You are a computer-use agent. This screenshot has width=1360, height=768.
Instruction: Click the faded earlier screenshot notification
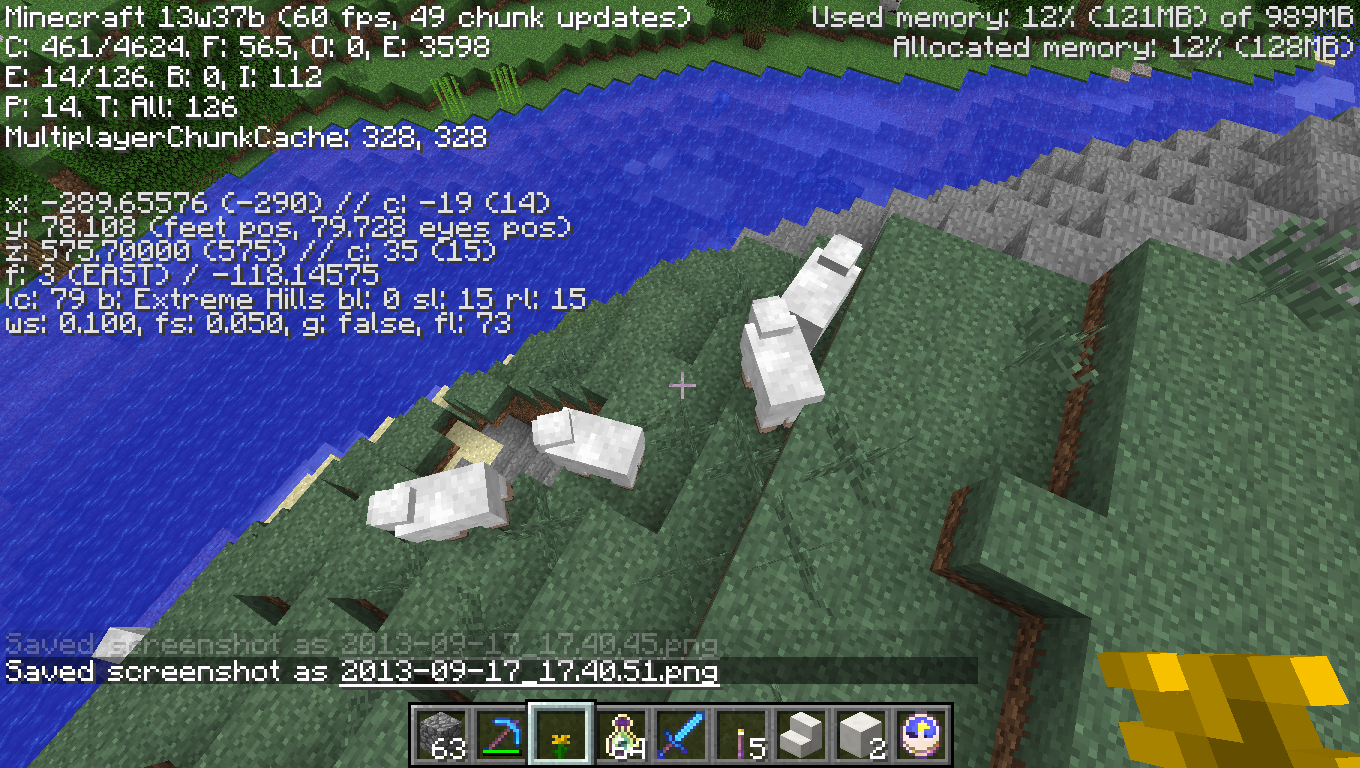tap(360, 642)
